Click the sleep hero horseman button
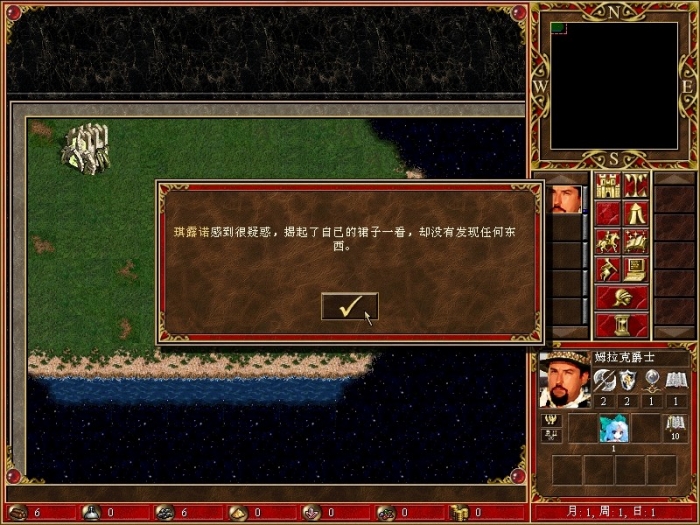 607,241
